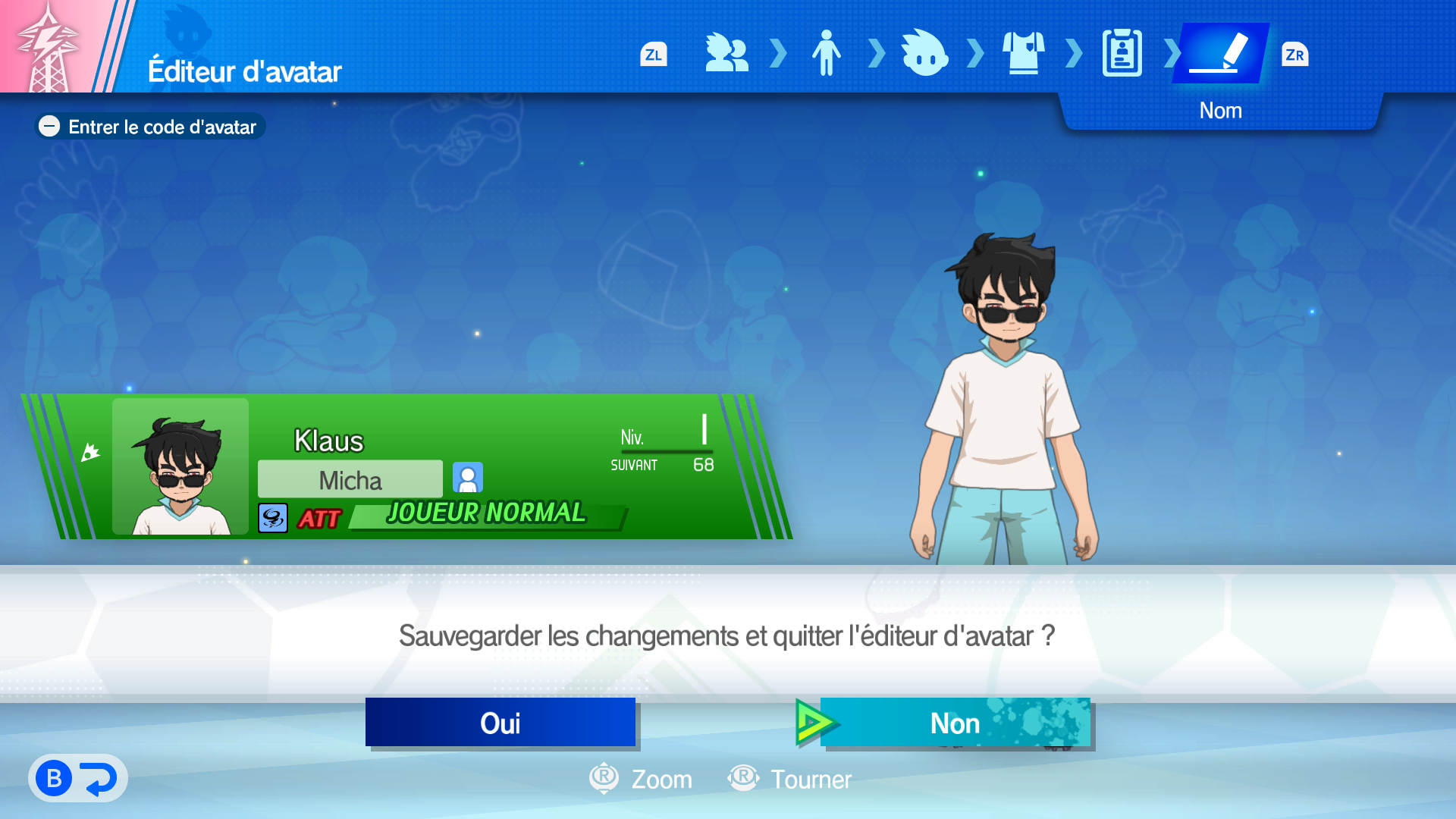Select Klaus's avatar portrait thumbnail

pyautogui.click(x=180, y=467)
